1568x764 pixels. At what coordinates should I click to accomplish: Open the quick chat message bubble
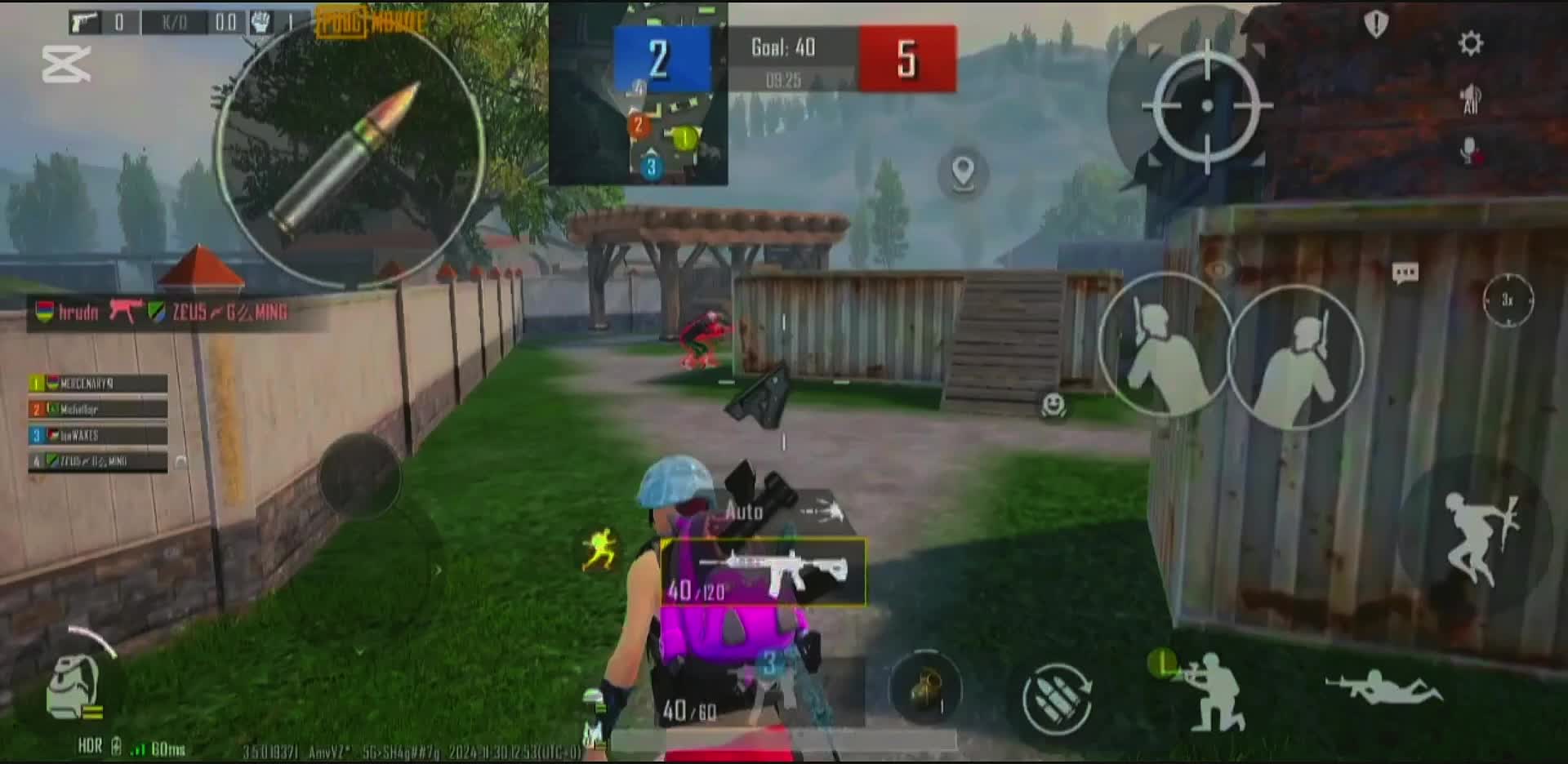click(x=1405, y=273)
